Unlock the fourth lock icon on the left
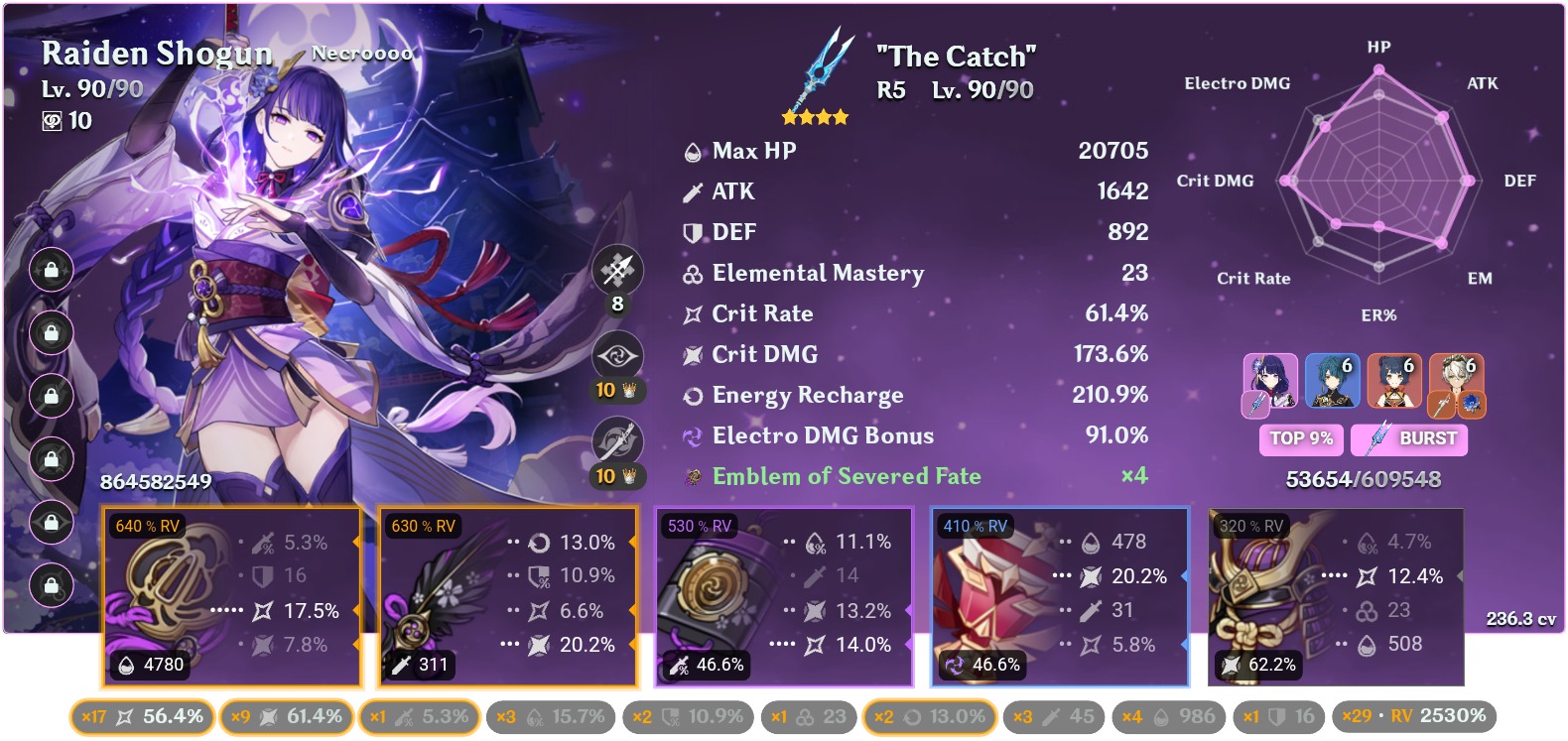 pyautogui.click(x=52, y=458)
